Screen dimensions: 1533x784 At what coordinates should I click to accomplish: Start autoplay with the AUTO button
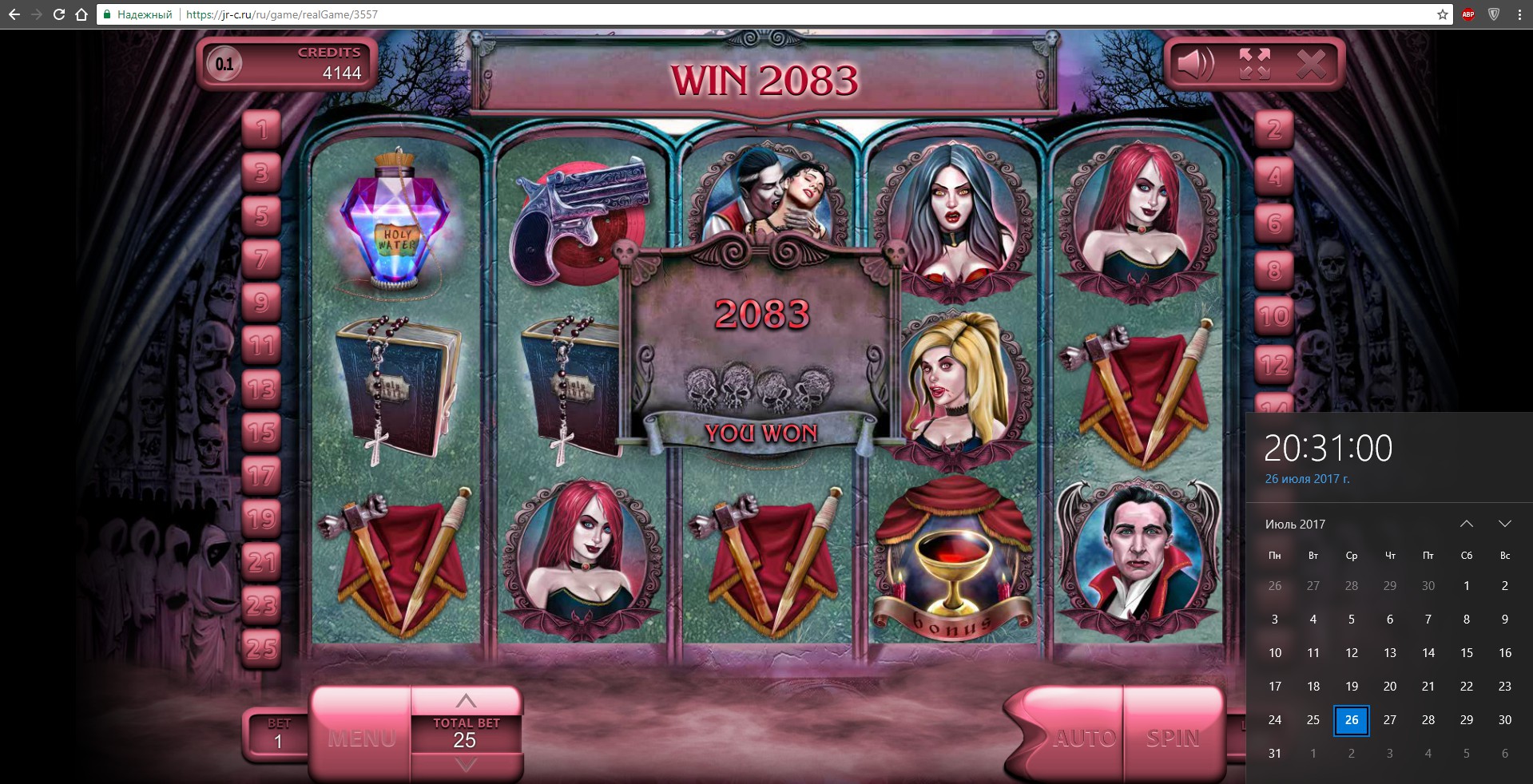click(x=1084, y=737)
